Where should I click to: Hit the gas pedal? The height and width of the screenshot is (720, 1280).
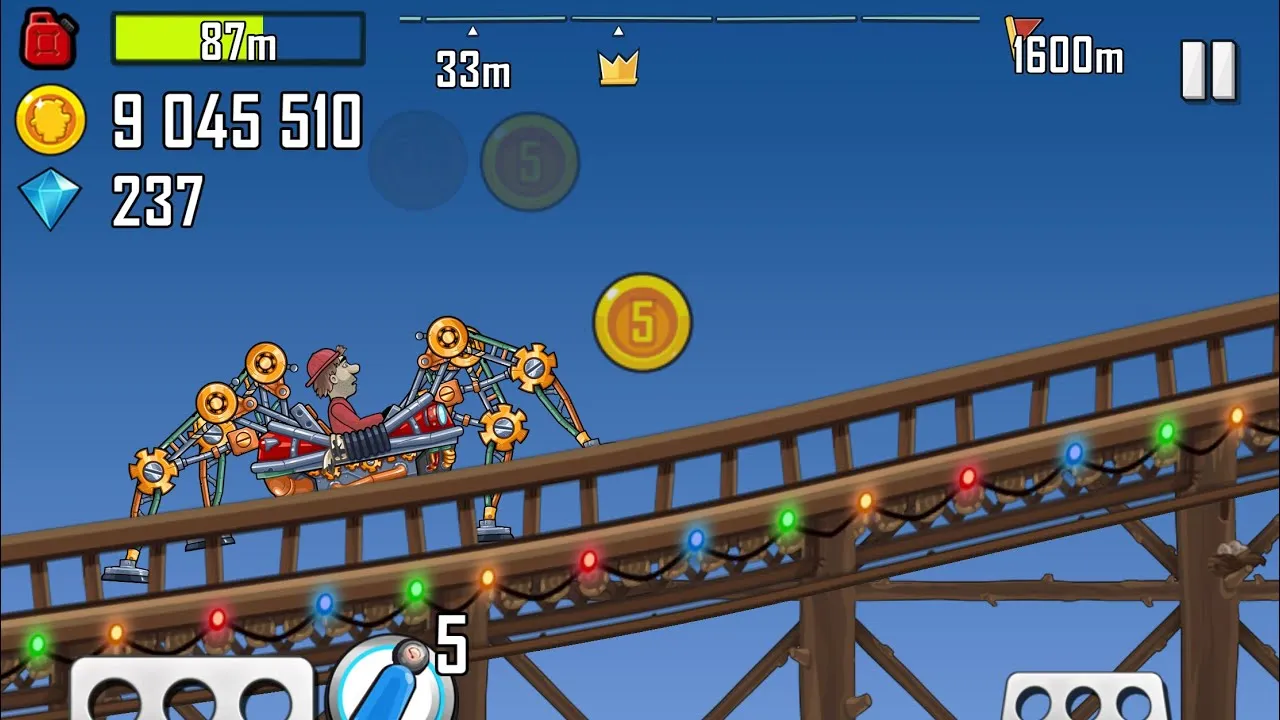[1086, 697]
